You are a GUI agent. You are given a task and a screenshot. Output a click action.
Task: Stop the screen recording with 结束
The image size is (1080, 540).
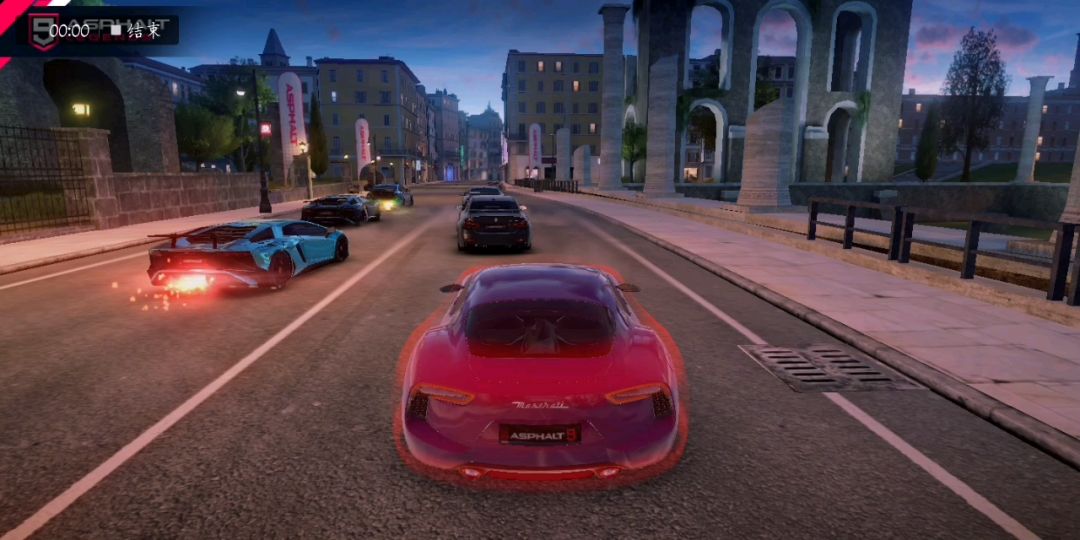[135, 30]
